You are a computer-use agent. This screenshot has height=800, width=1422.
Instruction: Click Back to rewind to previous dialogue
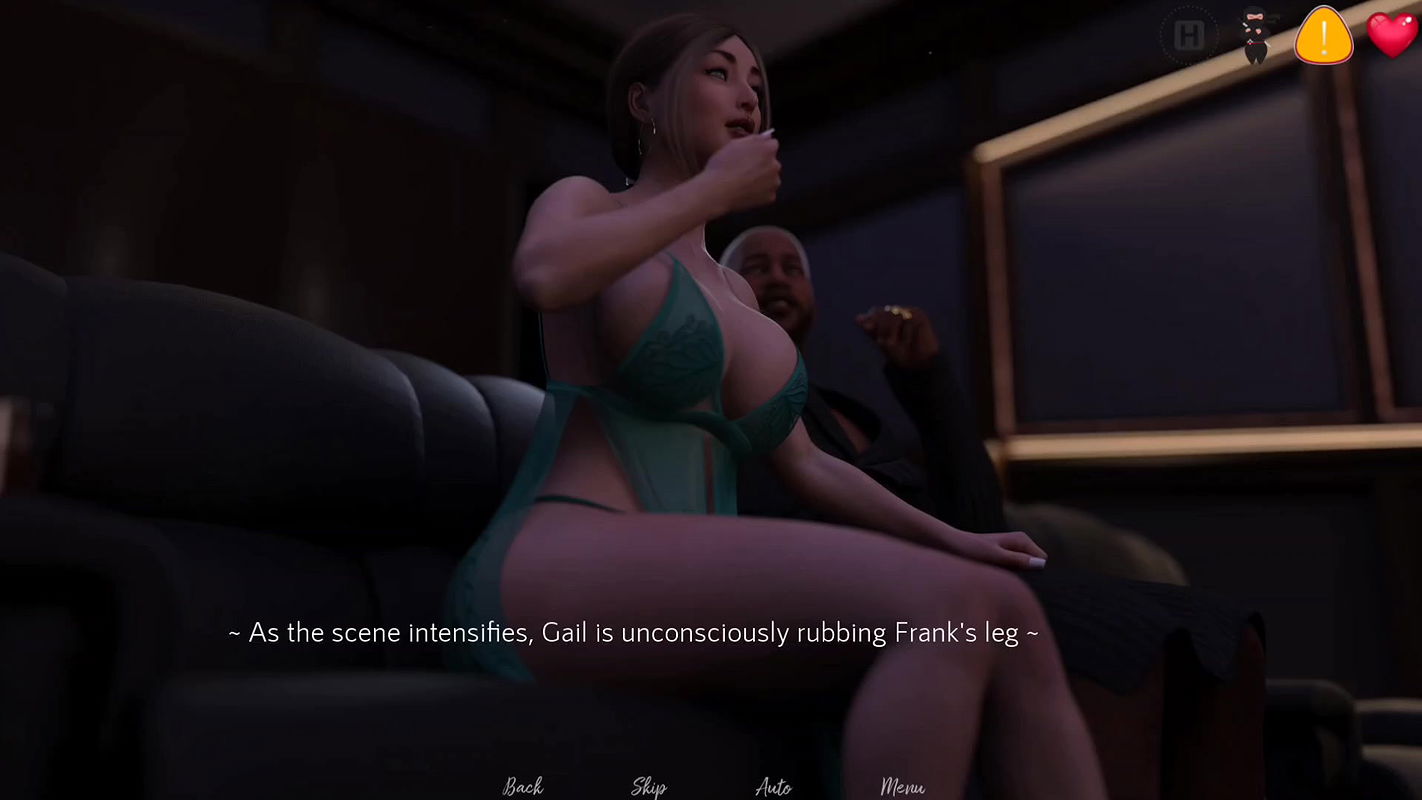522,786
